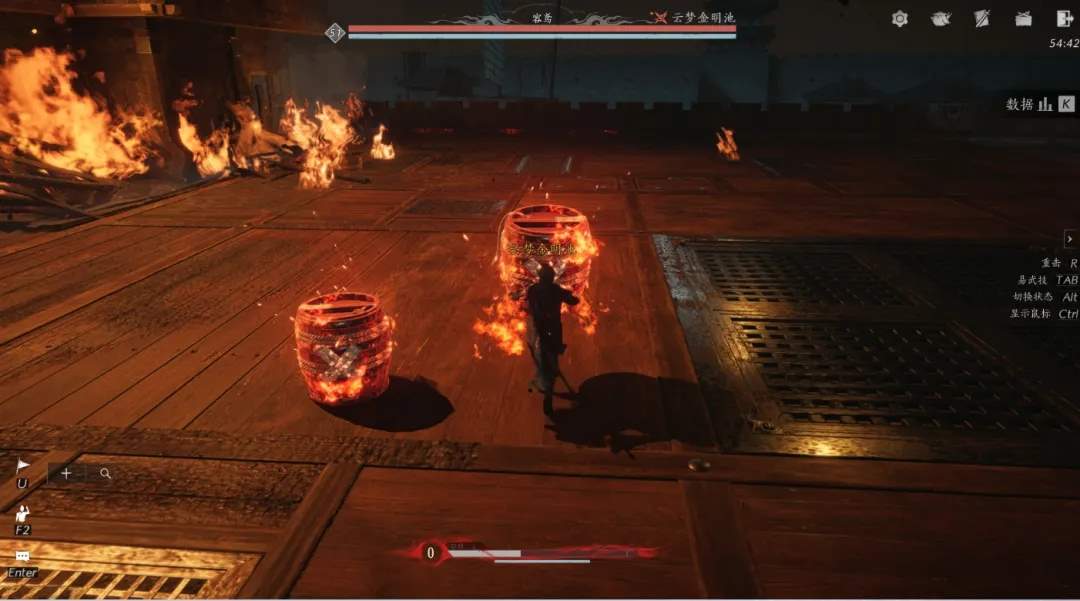Click the bird-shaped icon in top bar
This screenshot has width=1080, height=601.
941,18
